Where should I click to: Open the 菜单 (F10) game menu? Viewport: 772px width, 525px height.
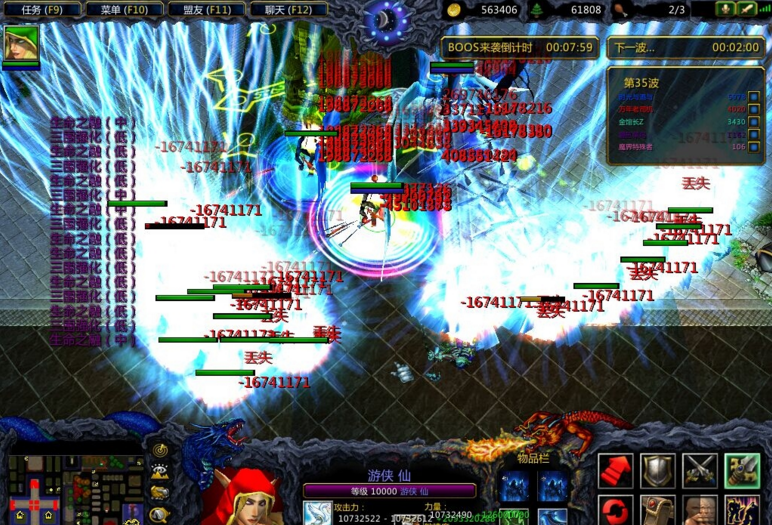tap(125, 10)
